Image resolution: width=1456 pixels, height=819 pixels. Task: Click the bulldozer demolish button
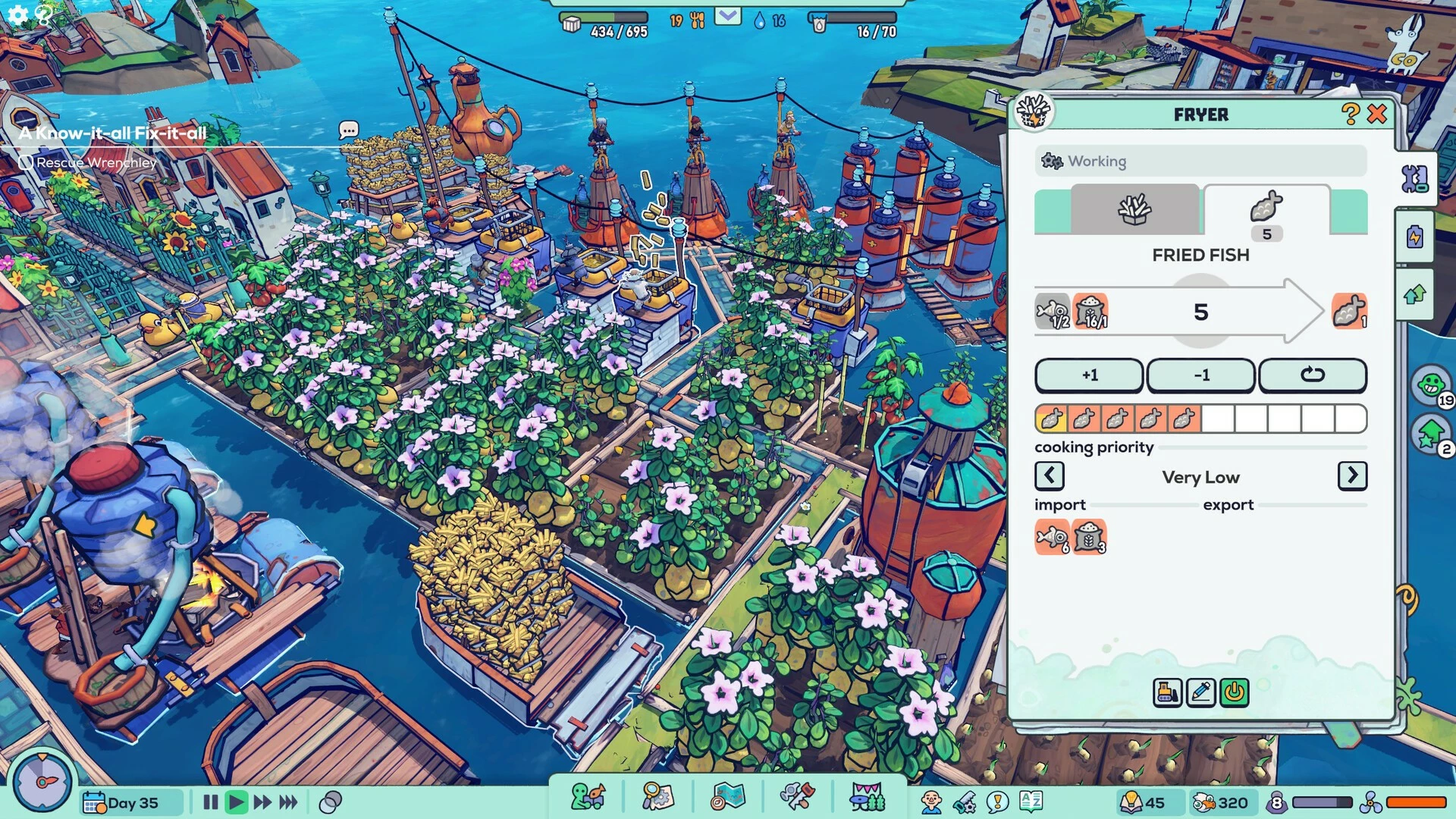coord(1167,692)
